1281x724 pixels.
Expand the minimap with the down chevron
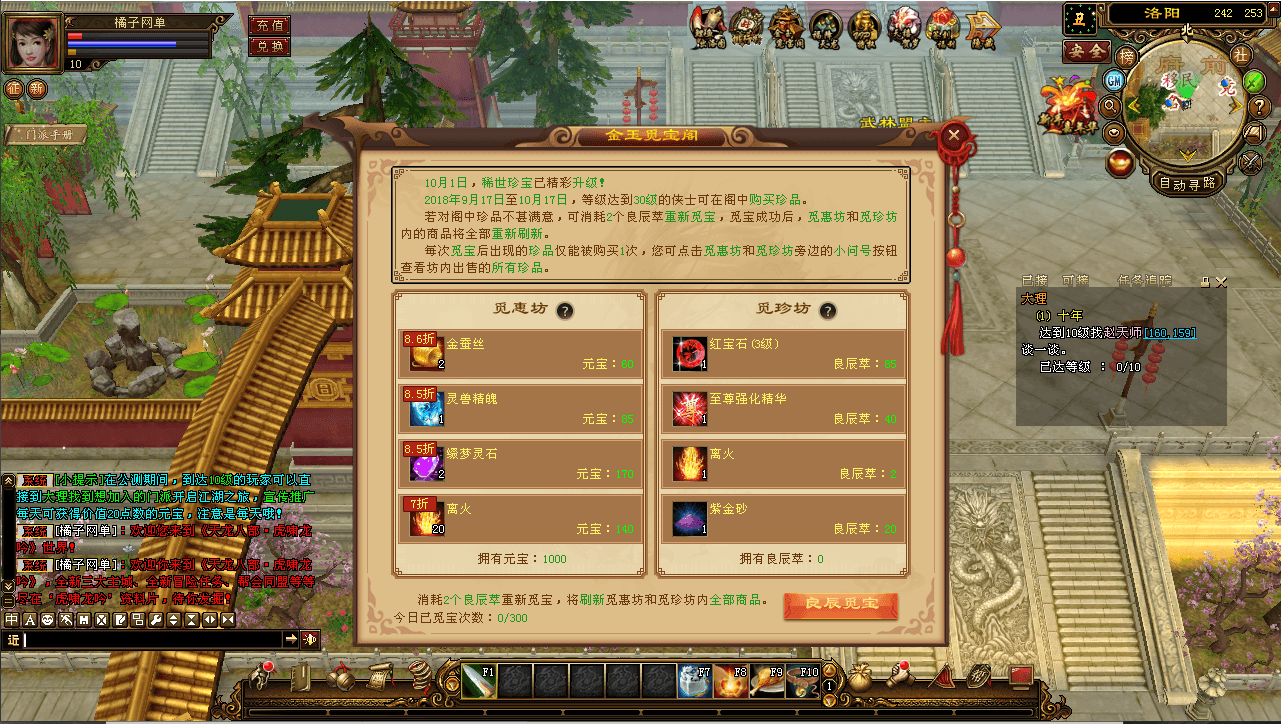click(x=1186, y=155)
